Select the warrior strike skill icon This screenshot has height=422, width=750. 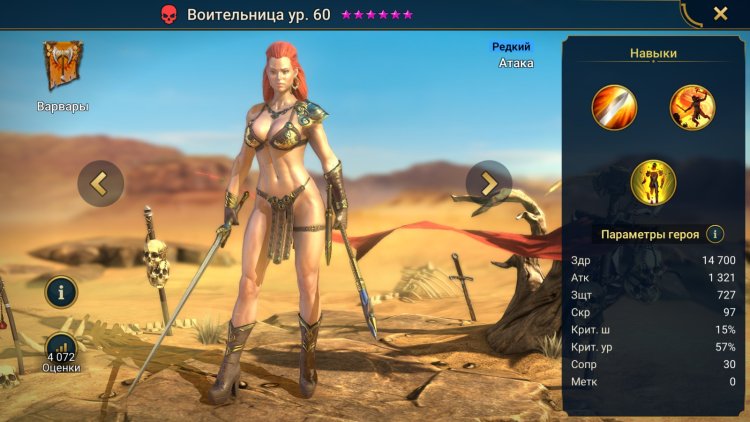692,107
